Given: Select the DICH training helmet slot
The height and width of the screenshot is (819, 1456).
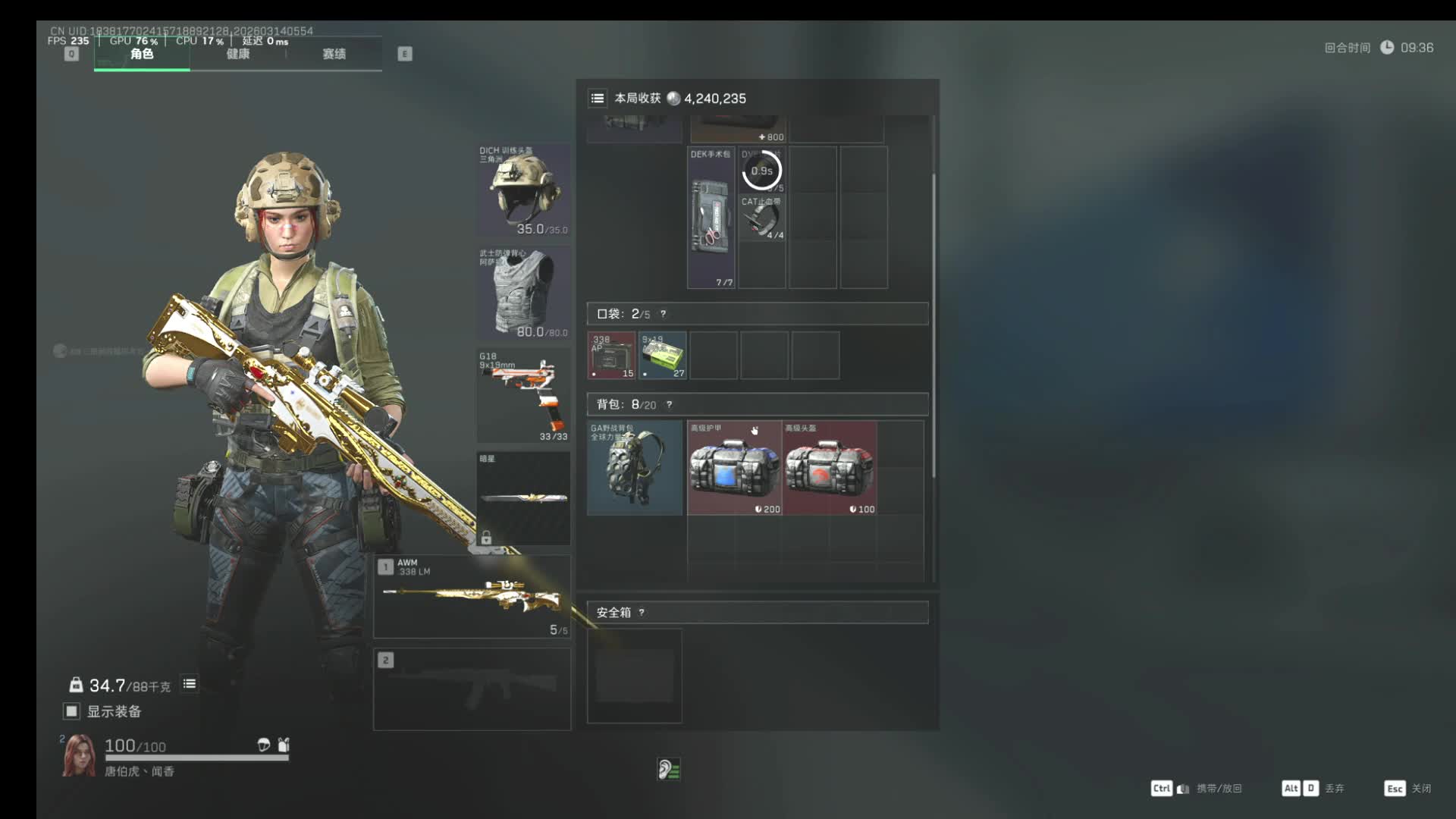Looking at the screenshot, I should click(x=523, y=190).
